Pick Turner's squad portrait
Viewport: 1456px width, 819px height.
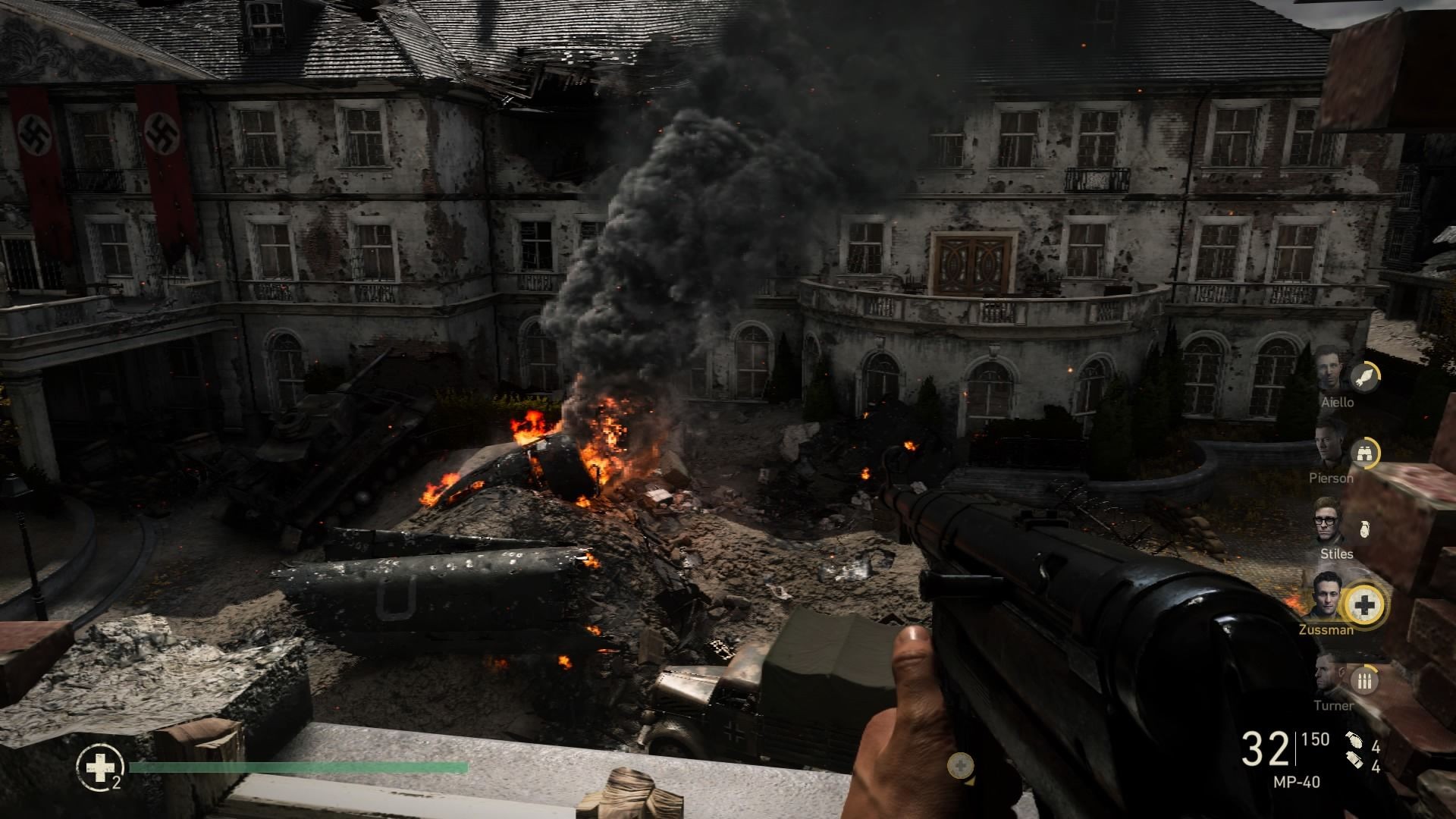point(1329,674)
